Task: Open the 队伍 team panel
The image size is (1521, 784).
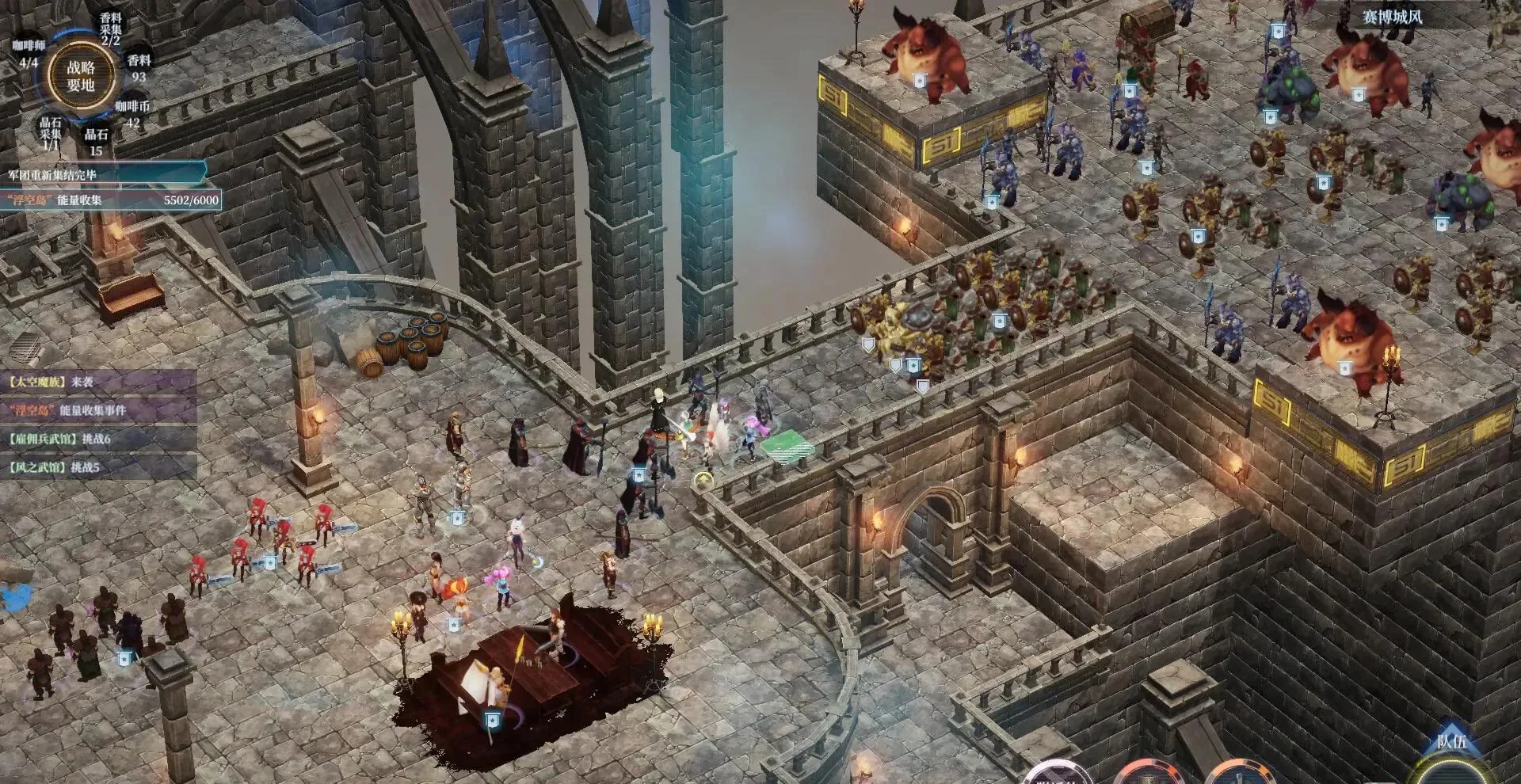Action: (1451, 743)
